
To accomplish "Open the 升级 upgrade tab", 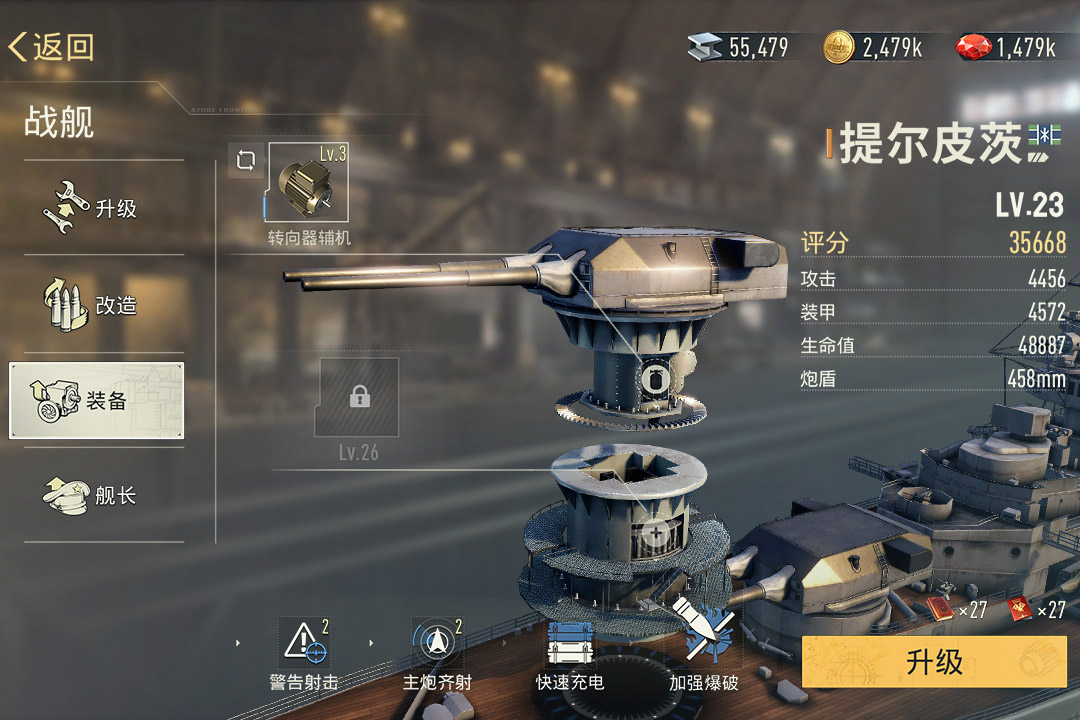I will point(97,208).
